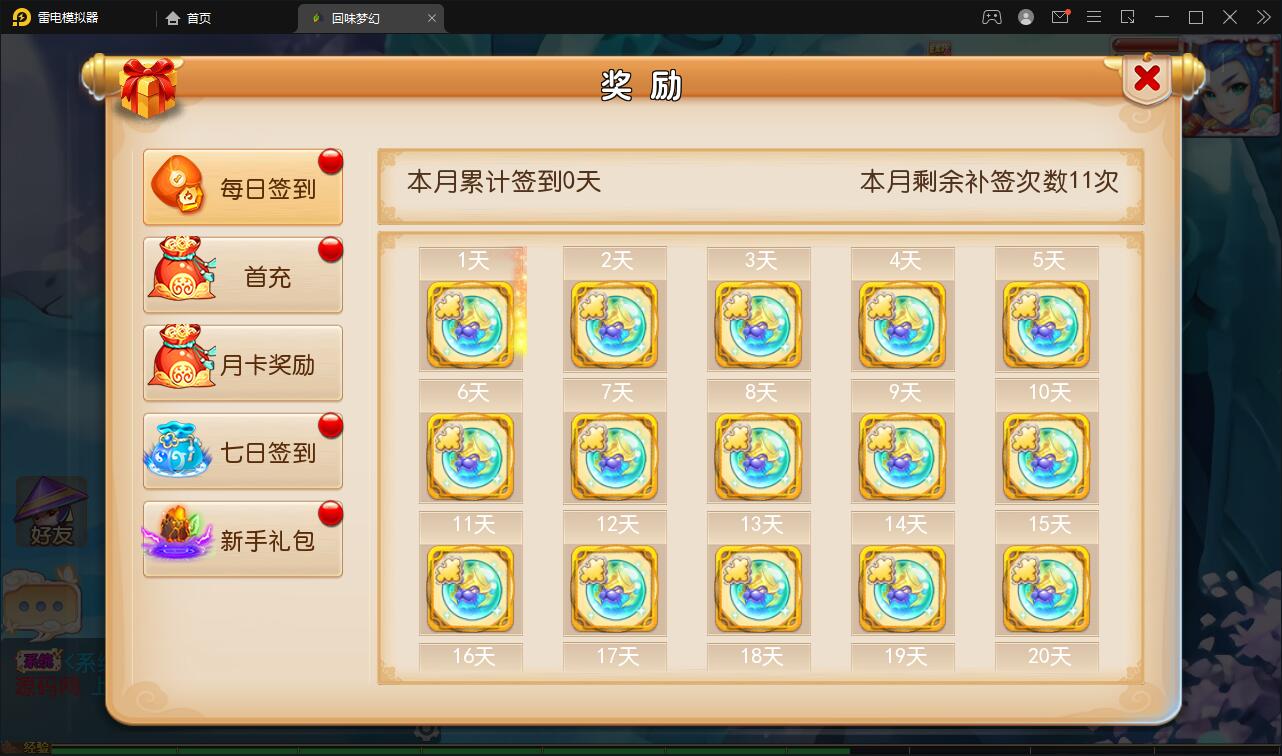Expand the double-arrow toolbar in the title bar
Screen dimensions: 1282x756
(x=1266, y=17)
